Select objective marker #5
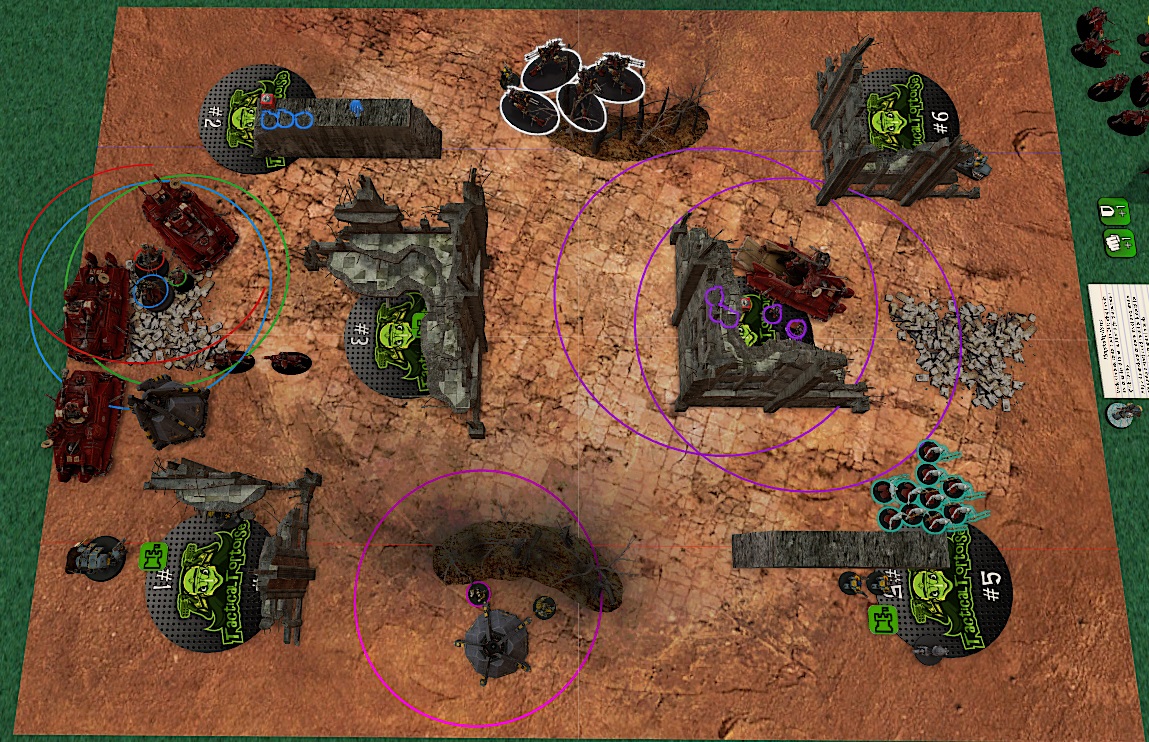The image size is (1149, 742). click(x=975, y=600)
